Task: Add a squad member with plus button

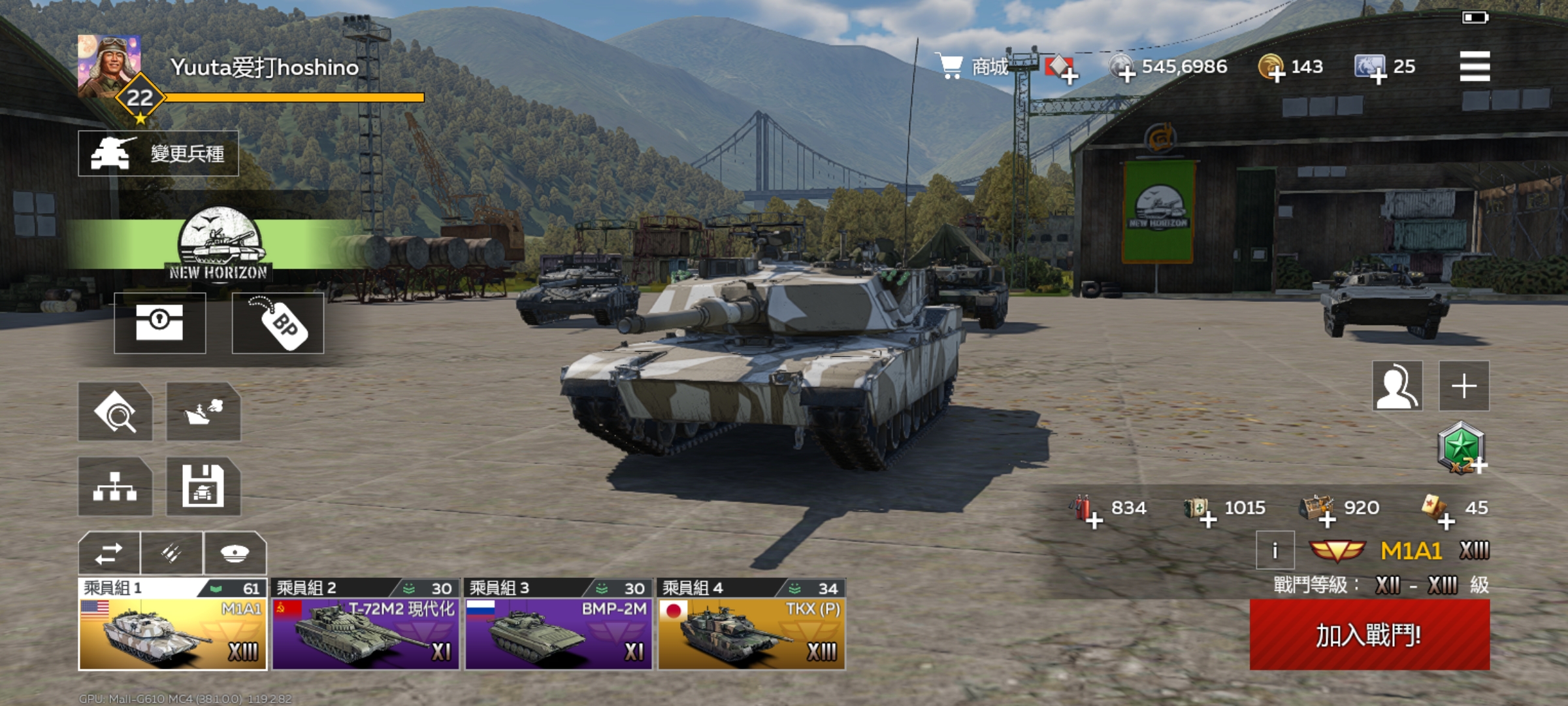Action: (x=1464, y=386)
